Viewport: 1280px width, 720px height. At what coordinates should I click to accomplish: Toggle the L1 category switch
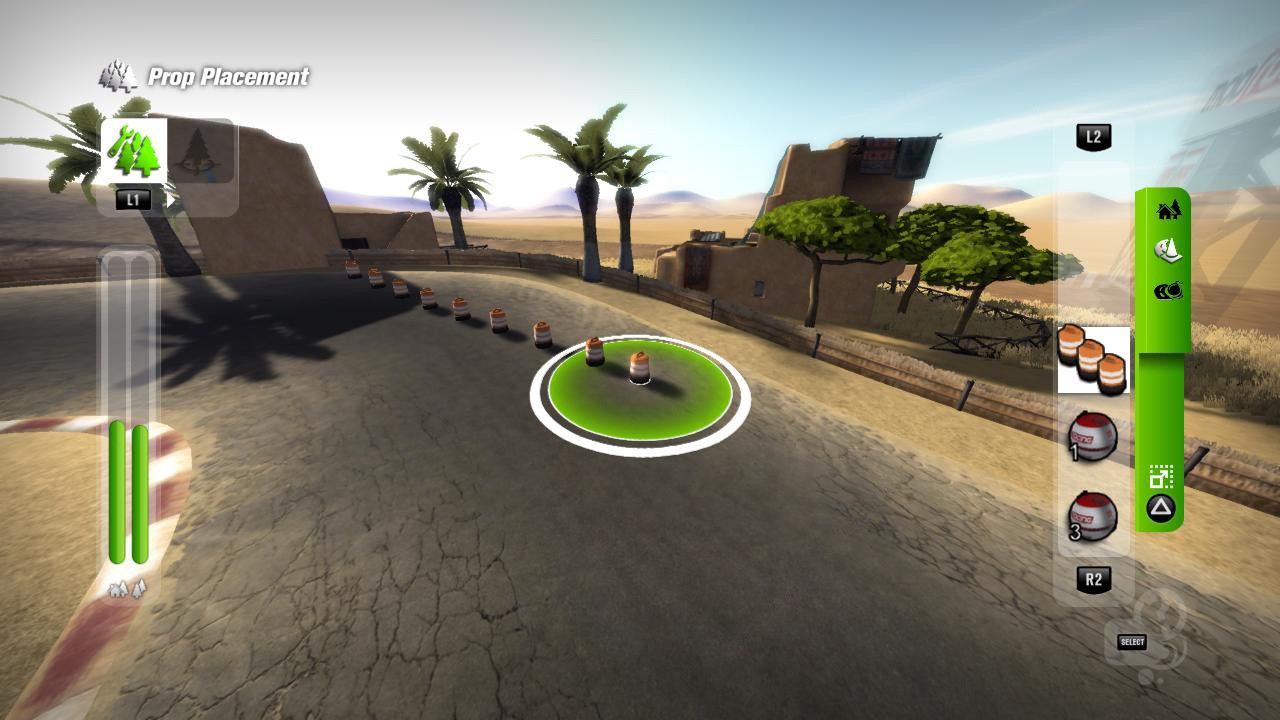134,198
